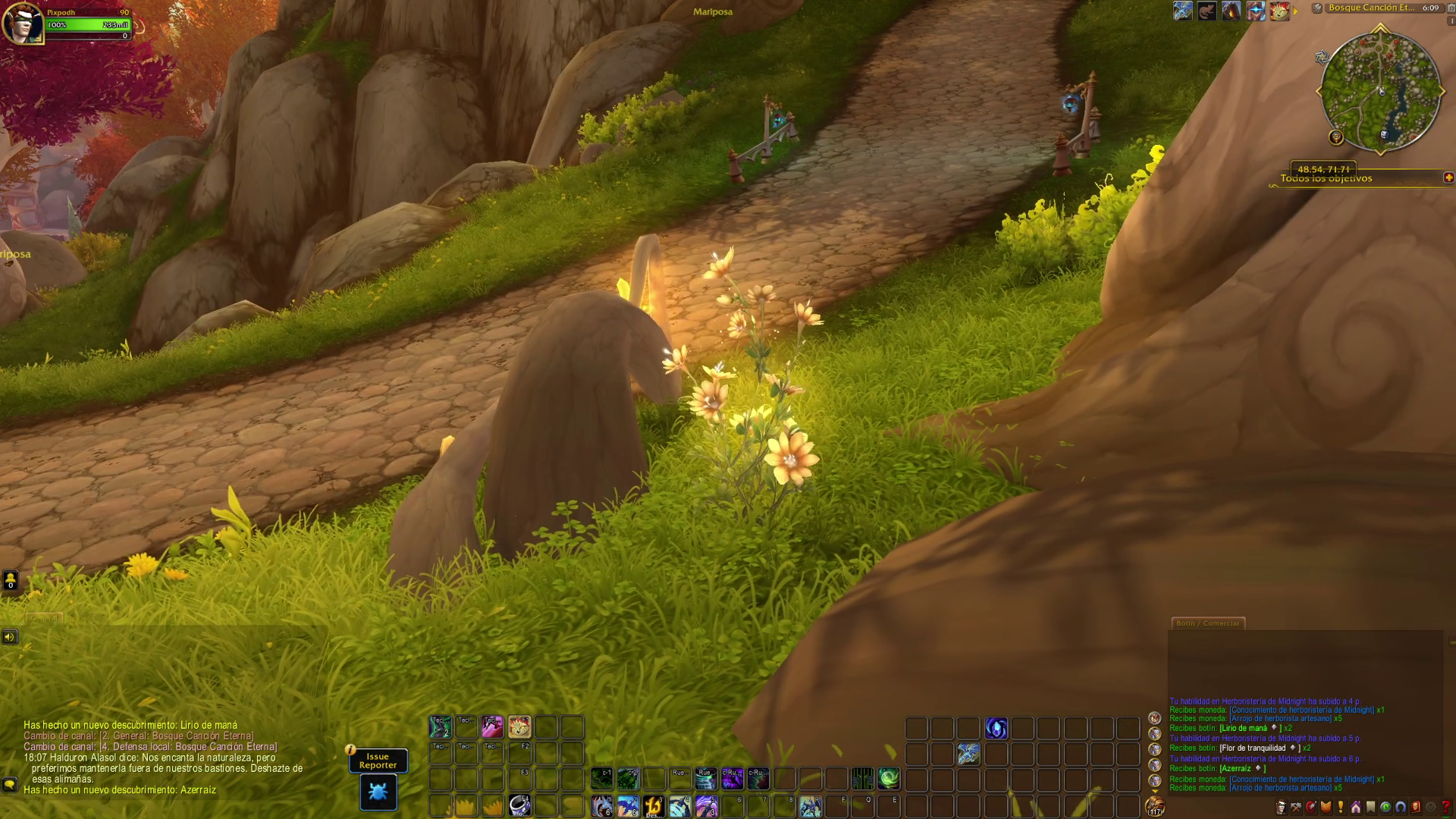Click the Bosque Canción Eterna zone label
The width and height of the screenshot is (1456, 819).
point(1371,8)
